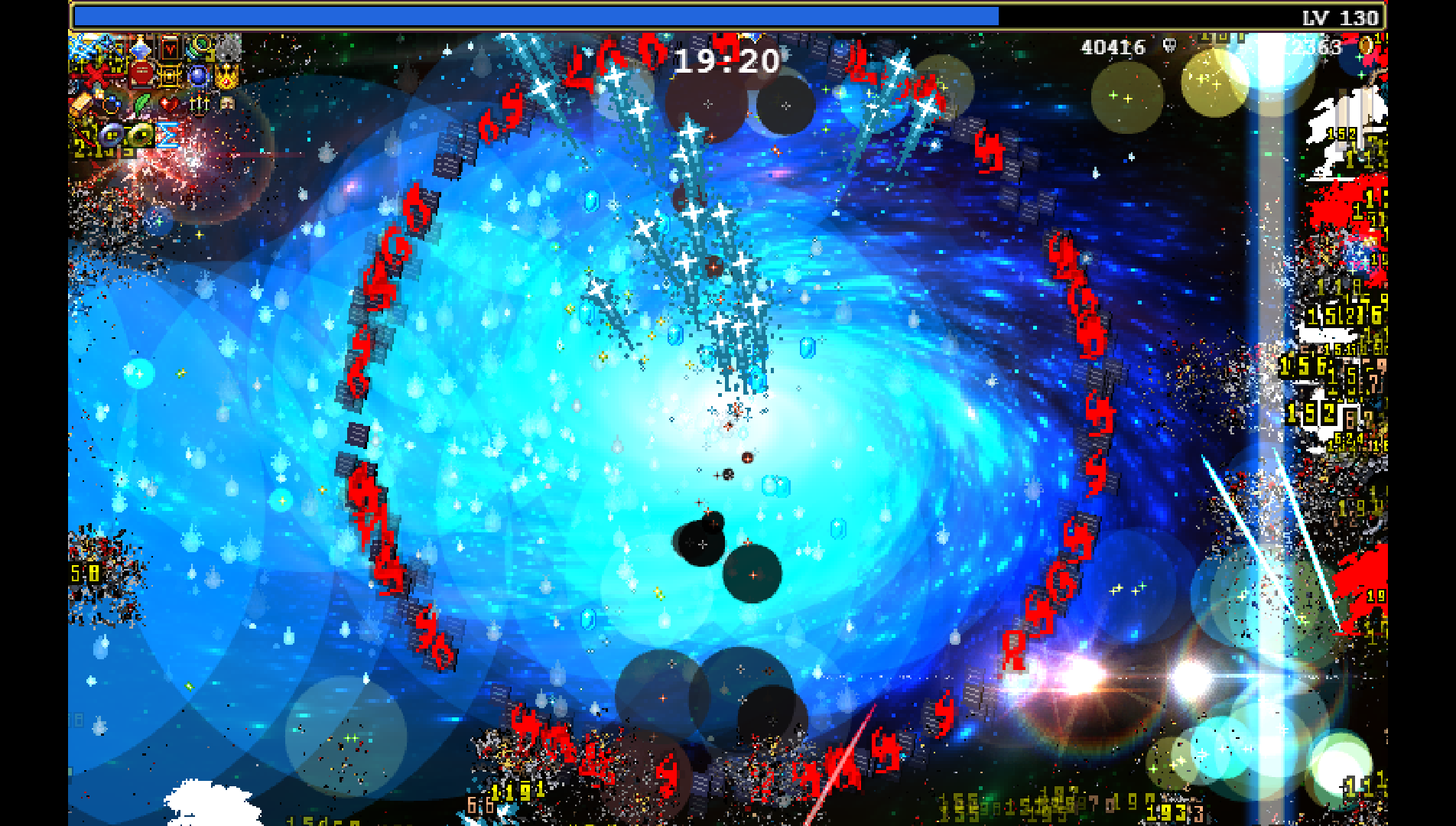Select the red cross weapon icon
Viewport: 1456px width, 826px height.
pyautogui.click(x=96, y=76)
